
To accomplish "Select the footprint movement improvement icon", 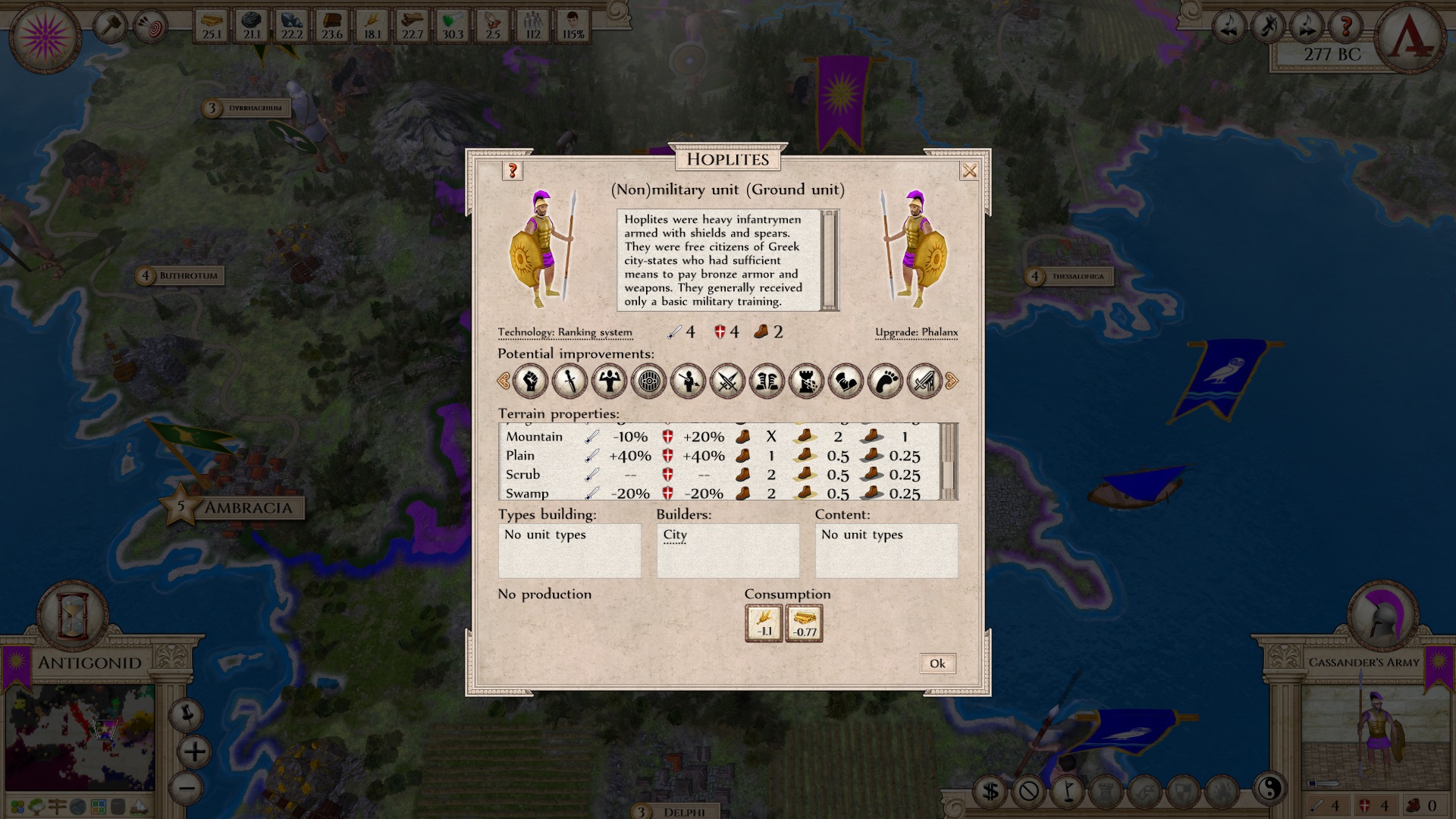I will point(885,381).
